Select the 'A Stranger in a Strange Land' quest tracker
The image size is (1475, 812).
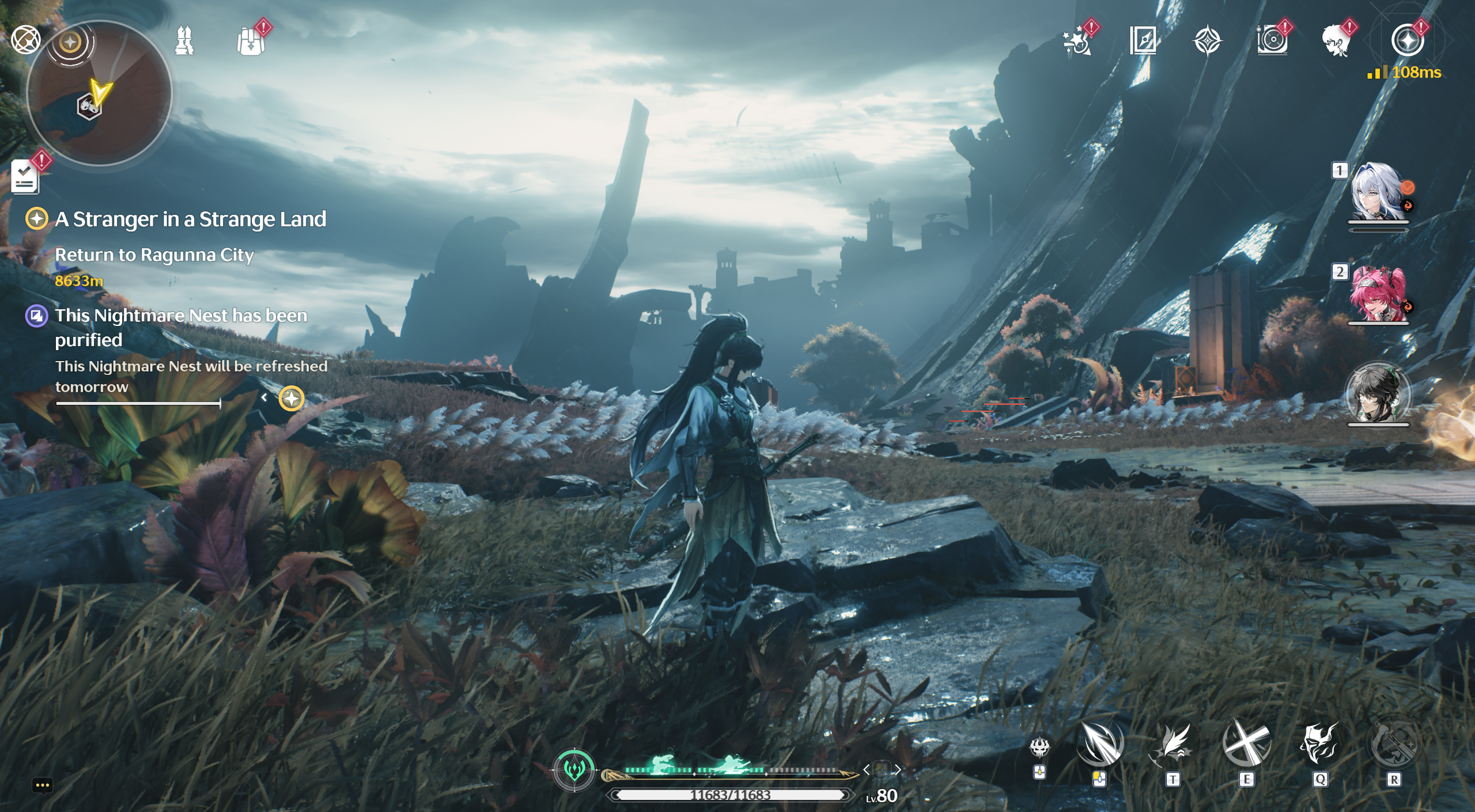coord(190,219)
